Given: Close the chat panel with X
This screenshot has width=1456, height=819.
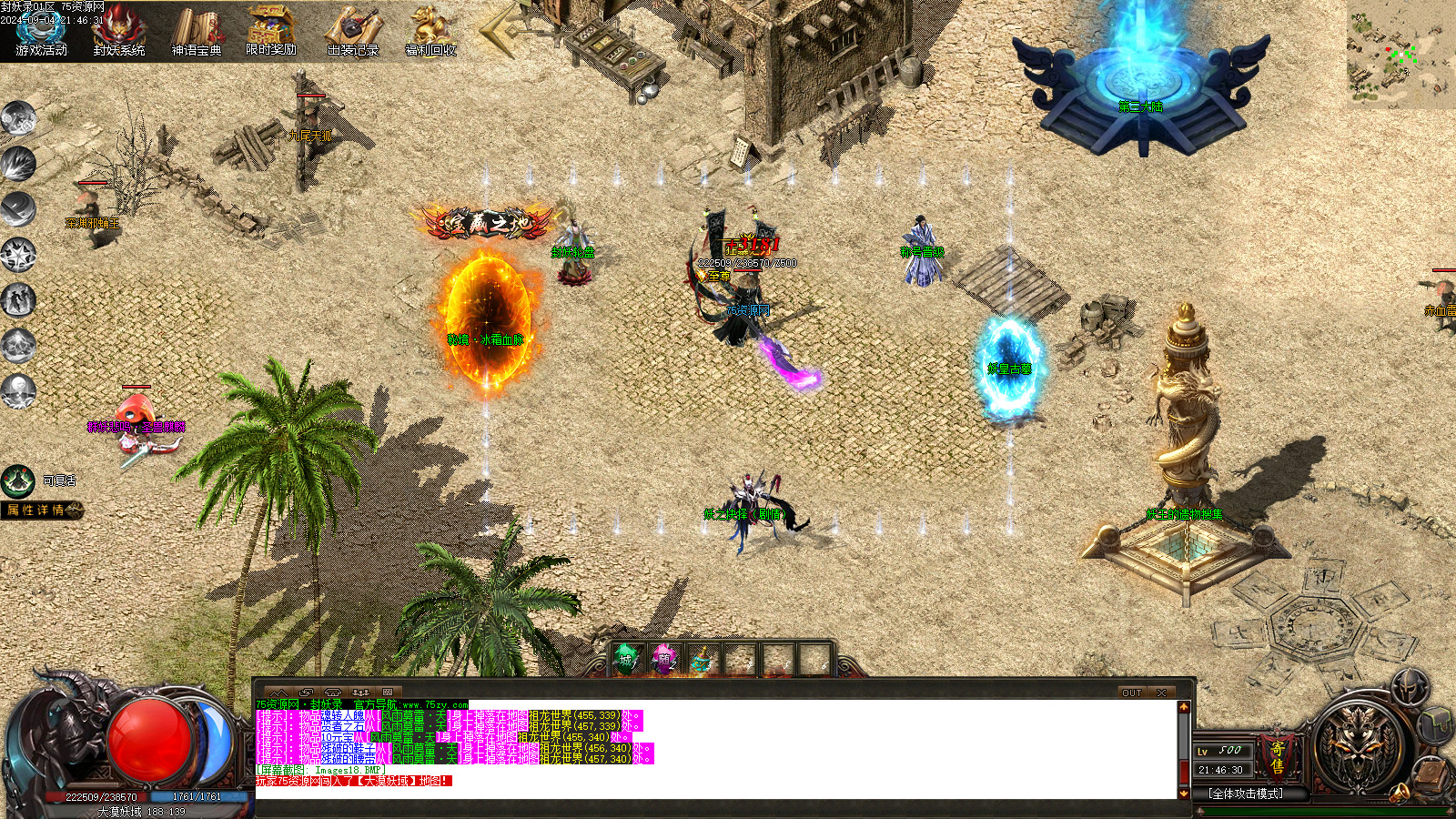Looking at the screenshot, I should pos(1162,693).
